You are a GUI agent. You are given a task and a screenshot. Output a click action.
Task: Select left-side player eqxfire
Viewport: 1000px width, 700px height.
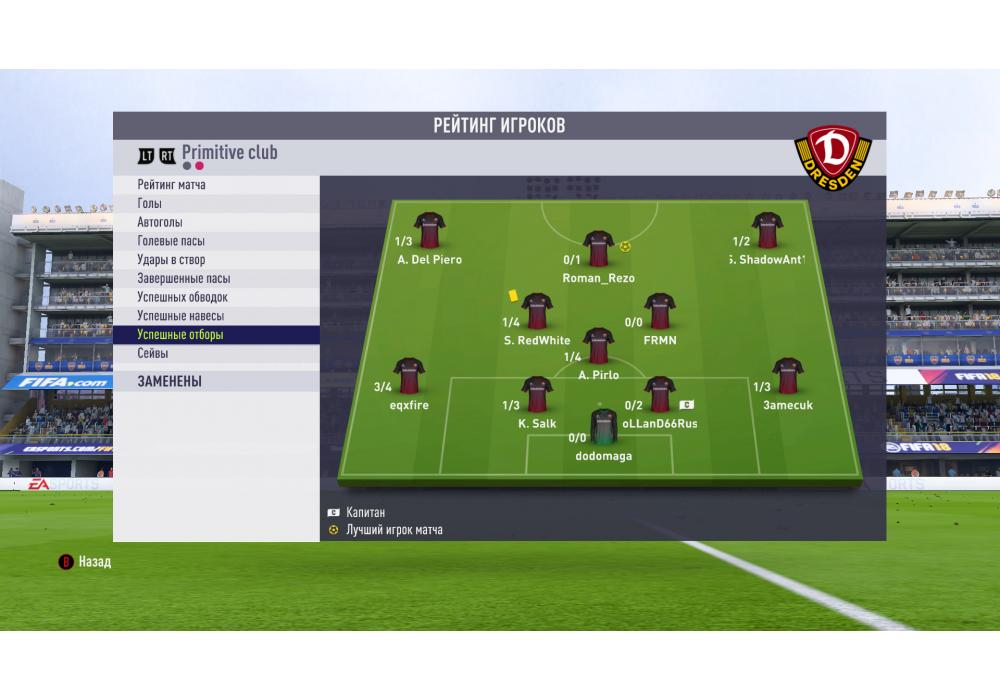tap(409, 377)
